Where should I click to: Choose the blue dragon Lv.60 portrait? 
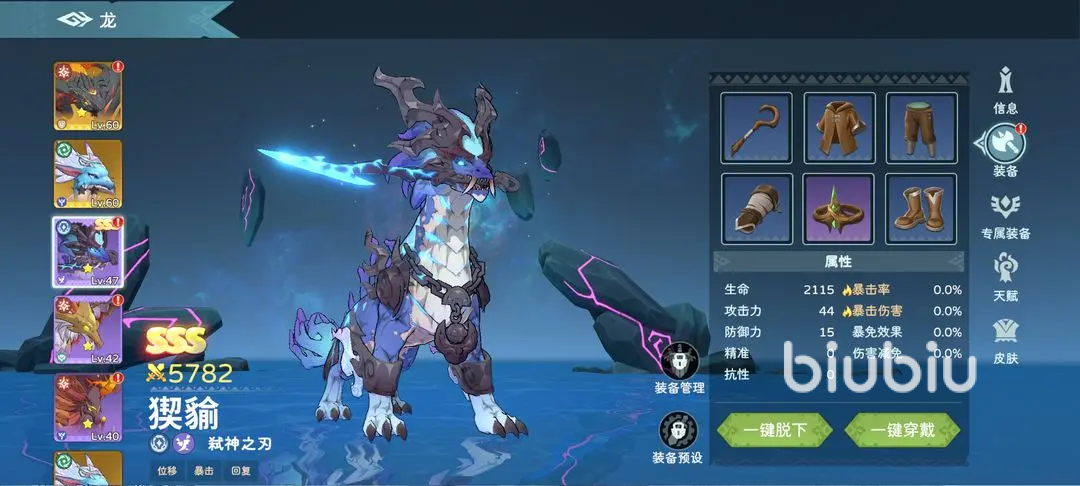88,174
